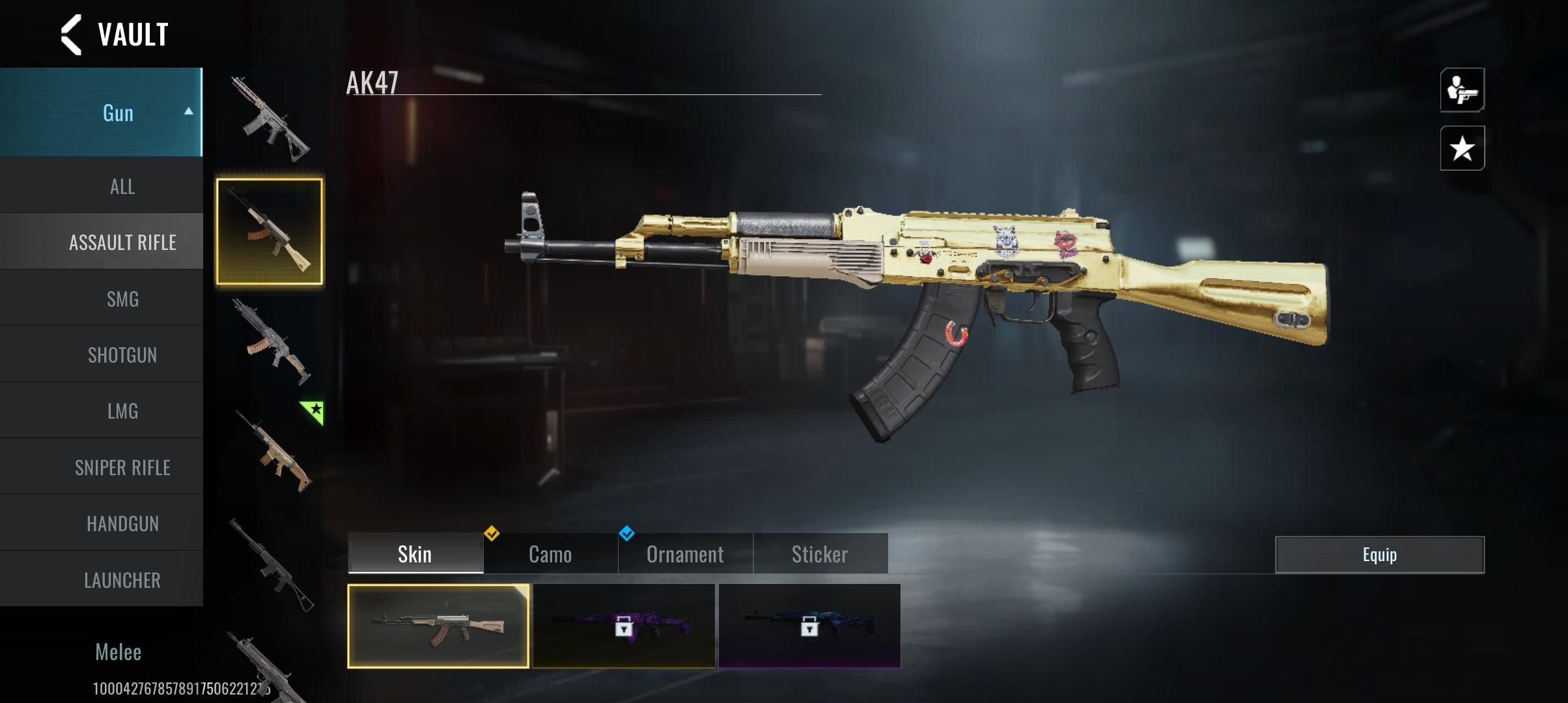Collapse the Gun category dropdown
Image resolution: width=1568 pixels, height=703 pixels.
[188, 112]
